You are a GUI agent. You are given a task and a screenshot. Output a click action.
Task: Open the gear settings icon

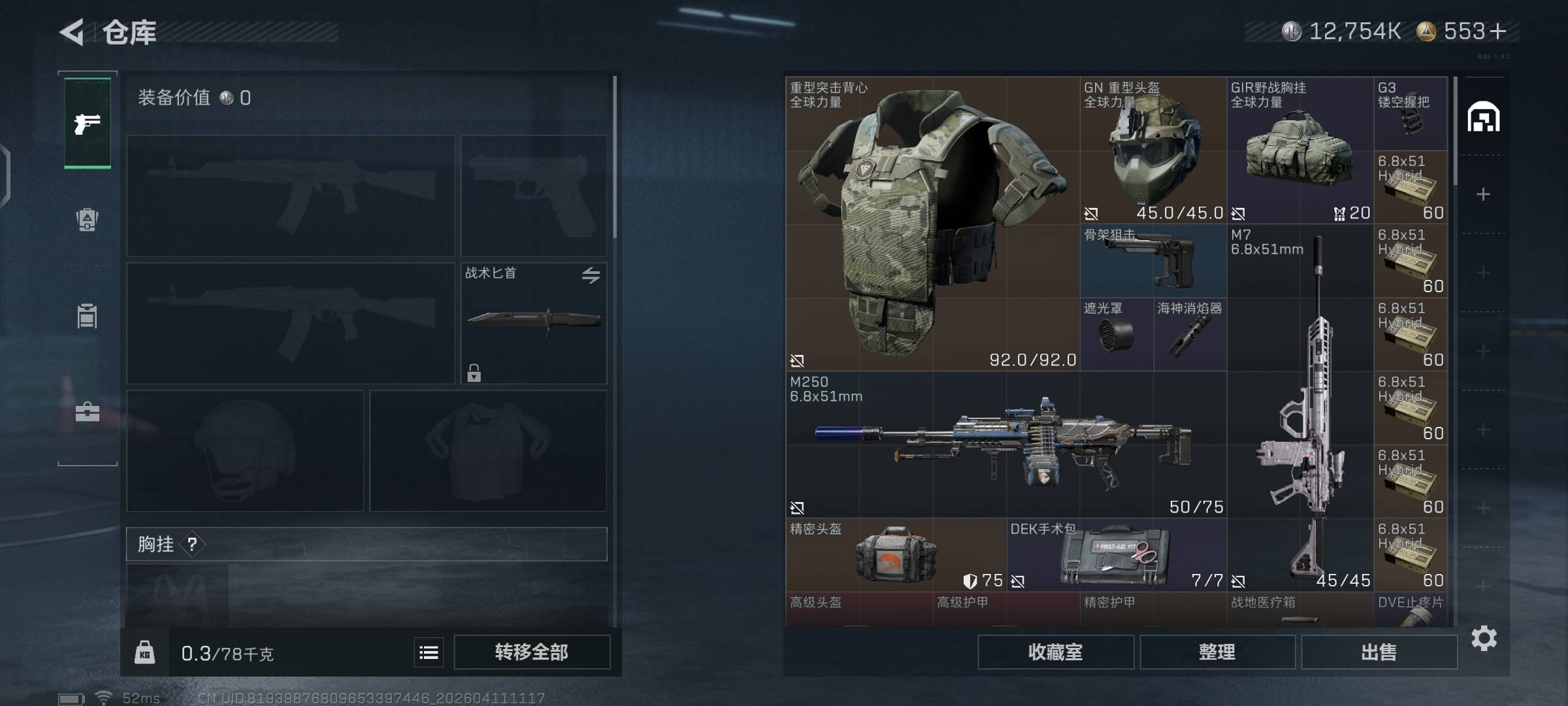(x=1484, y=638)
